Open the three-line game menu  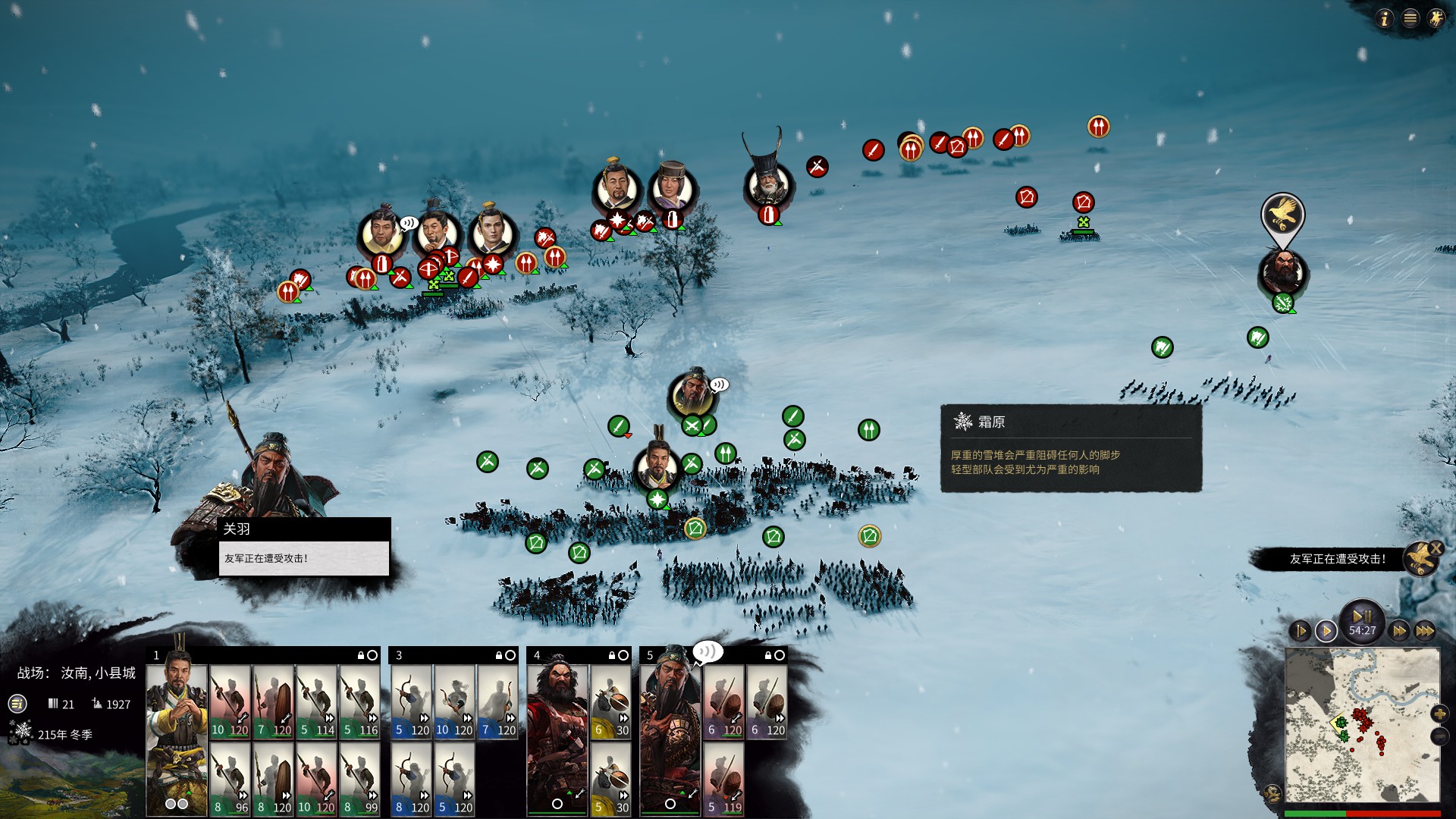tap(1410, 19)
